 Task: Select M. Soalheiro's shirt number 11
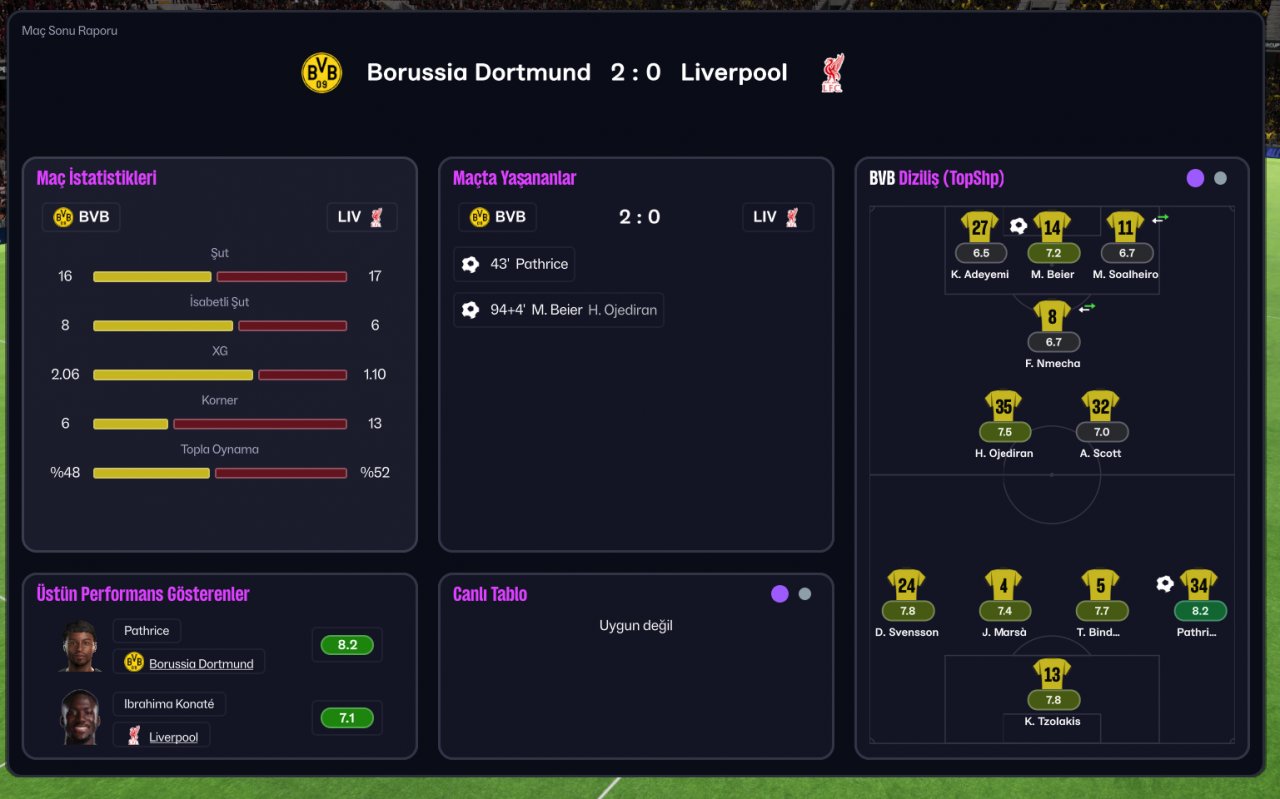tap(1126, 227)
